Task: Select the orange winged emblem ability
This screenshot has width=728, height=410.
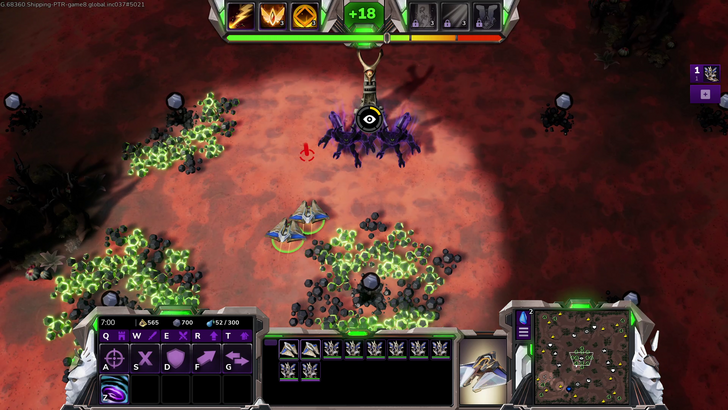Action: coord(273,16)
